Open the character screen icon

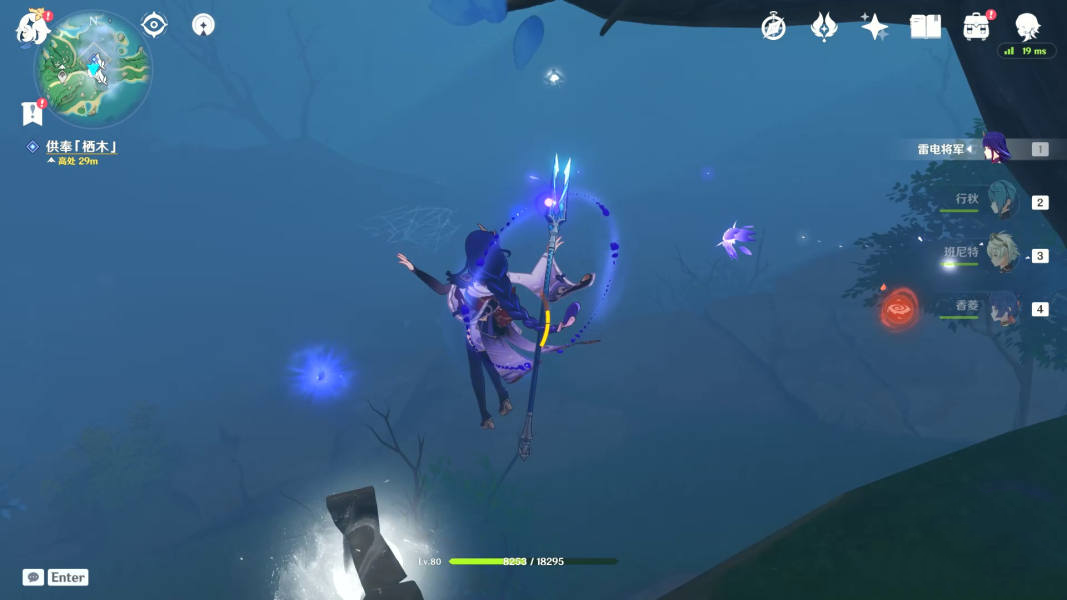pyautogui.click(x=1027, y=27)
